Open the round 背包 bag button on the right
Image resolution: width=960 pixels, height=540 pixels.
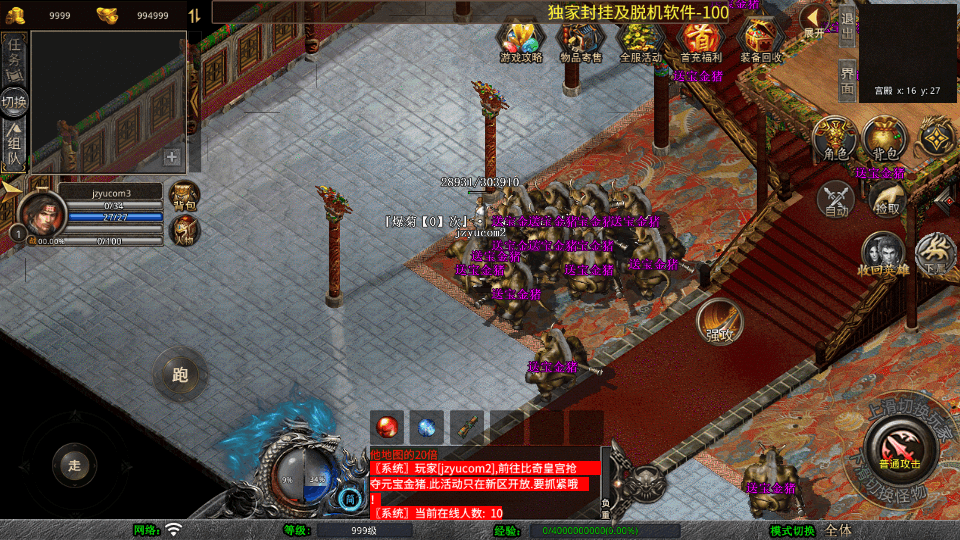(x=884, y=138)
